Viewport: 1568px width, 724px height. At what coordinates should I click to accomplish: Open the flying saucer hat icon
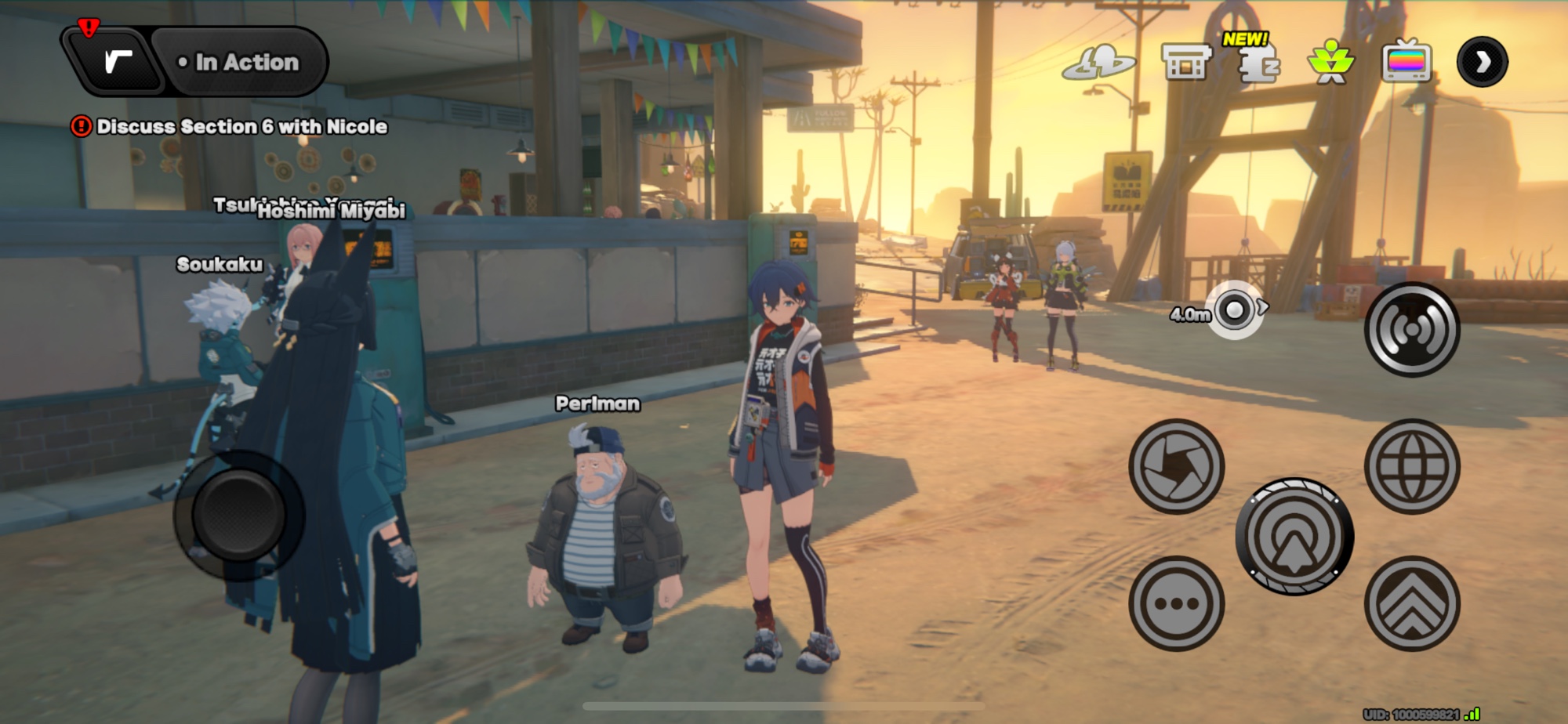click(1099, 63)
